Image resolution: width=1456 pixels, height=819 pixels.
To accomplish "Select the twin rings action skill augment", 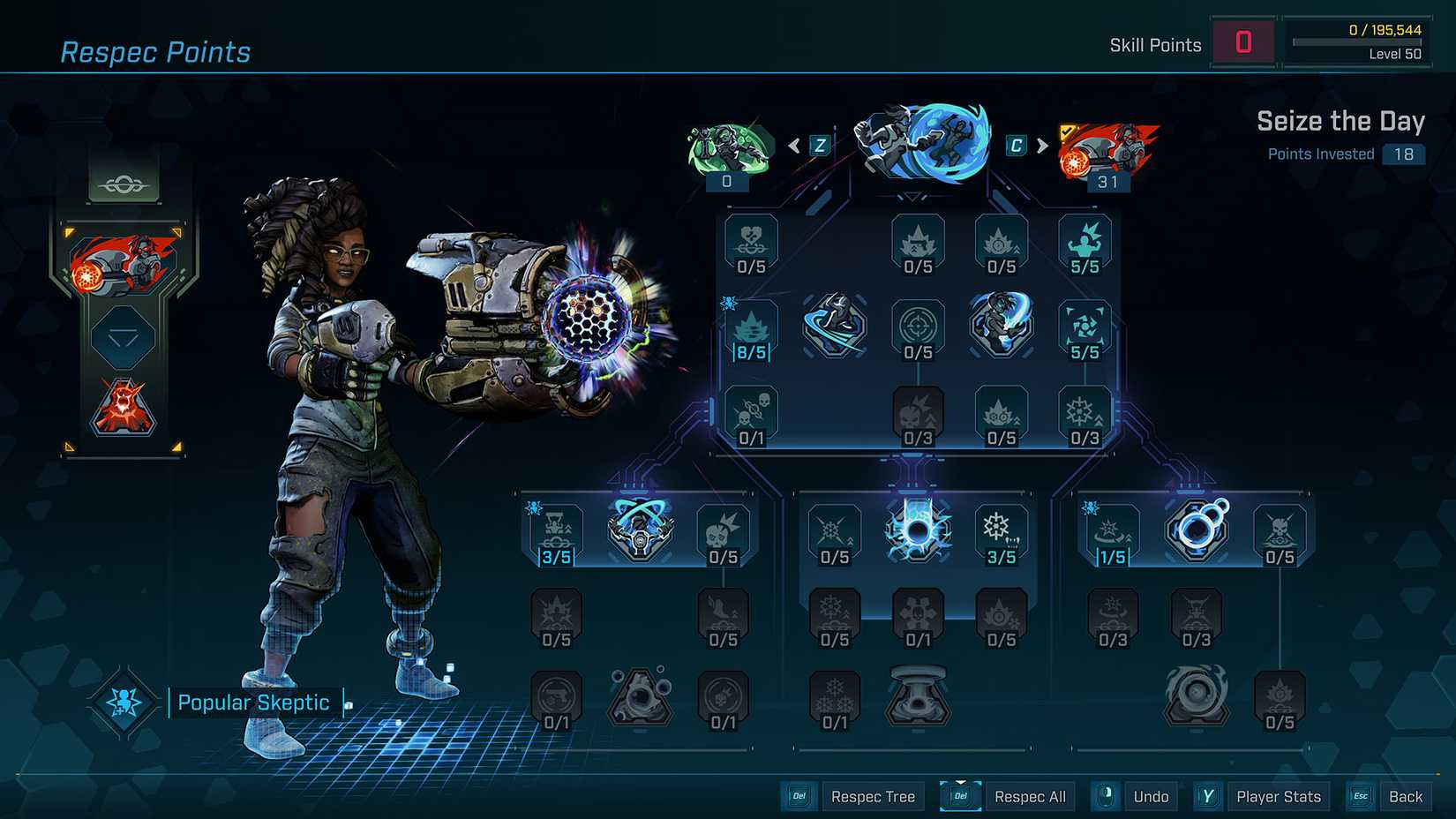I will [x=1196, y=530].
